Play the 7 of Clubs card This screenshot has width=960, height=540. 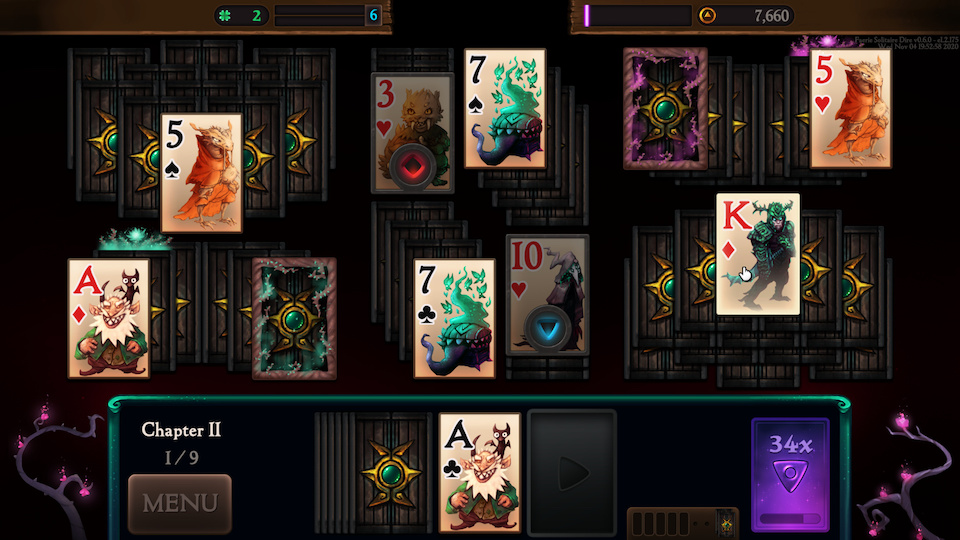(x=454, y=318)
